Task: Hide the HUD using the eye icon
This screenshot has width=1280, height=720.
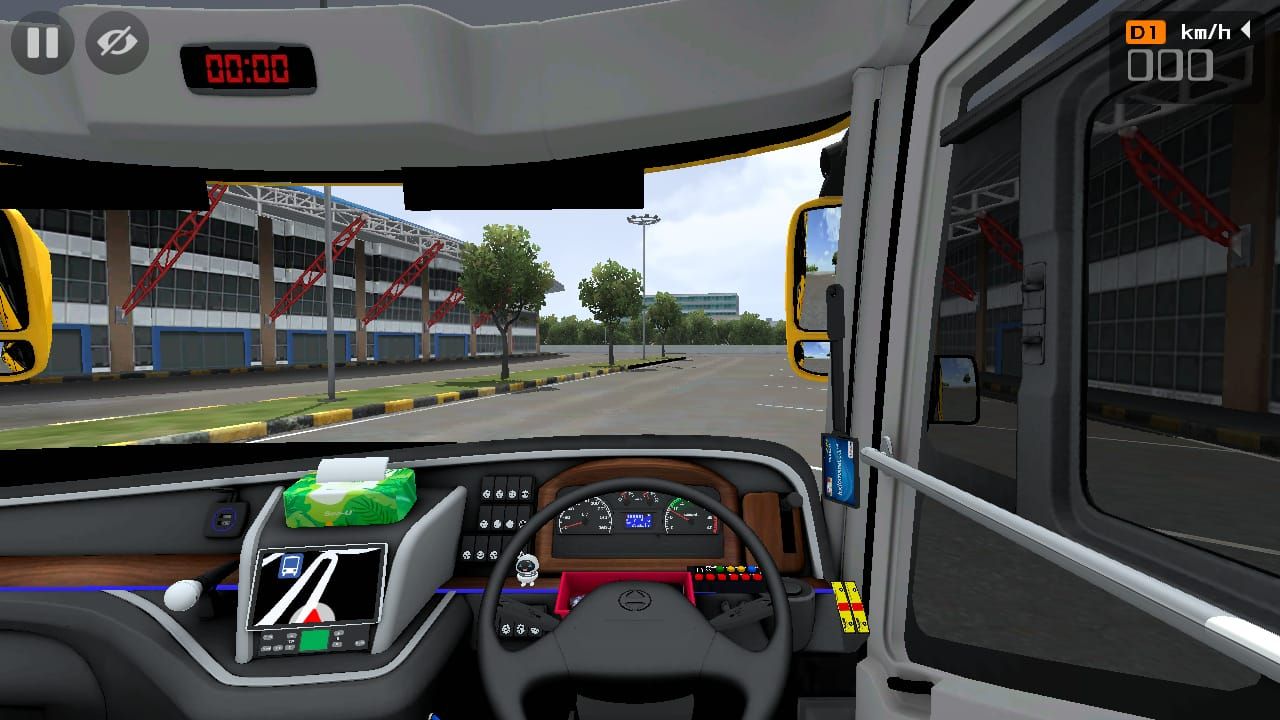Action: [x=115, y=42]
